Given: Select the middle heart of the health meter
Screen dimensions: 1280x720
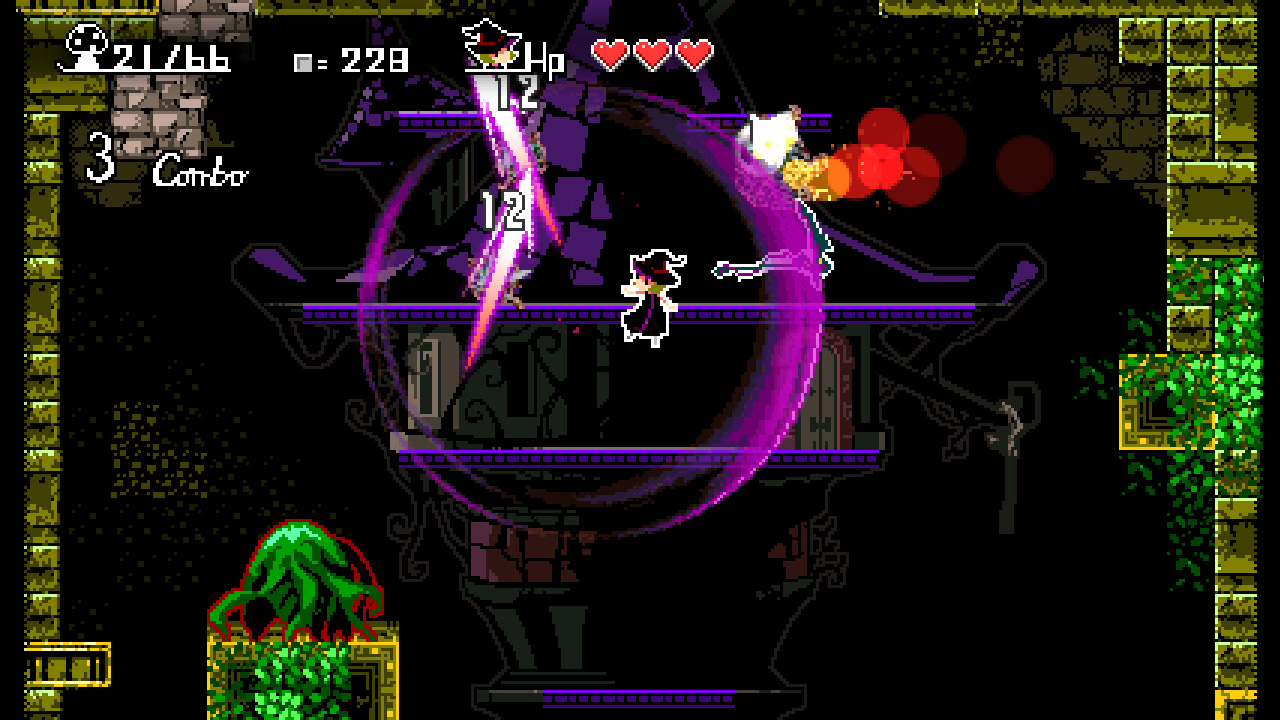Looking at the screenshot, I should (650, 53).
